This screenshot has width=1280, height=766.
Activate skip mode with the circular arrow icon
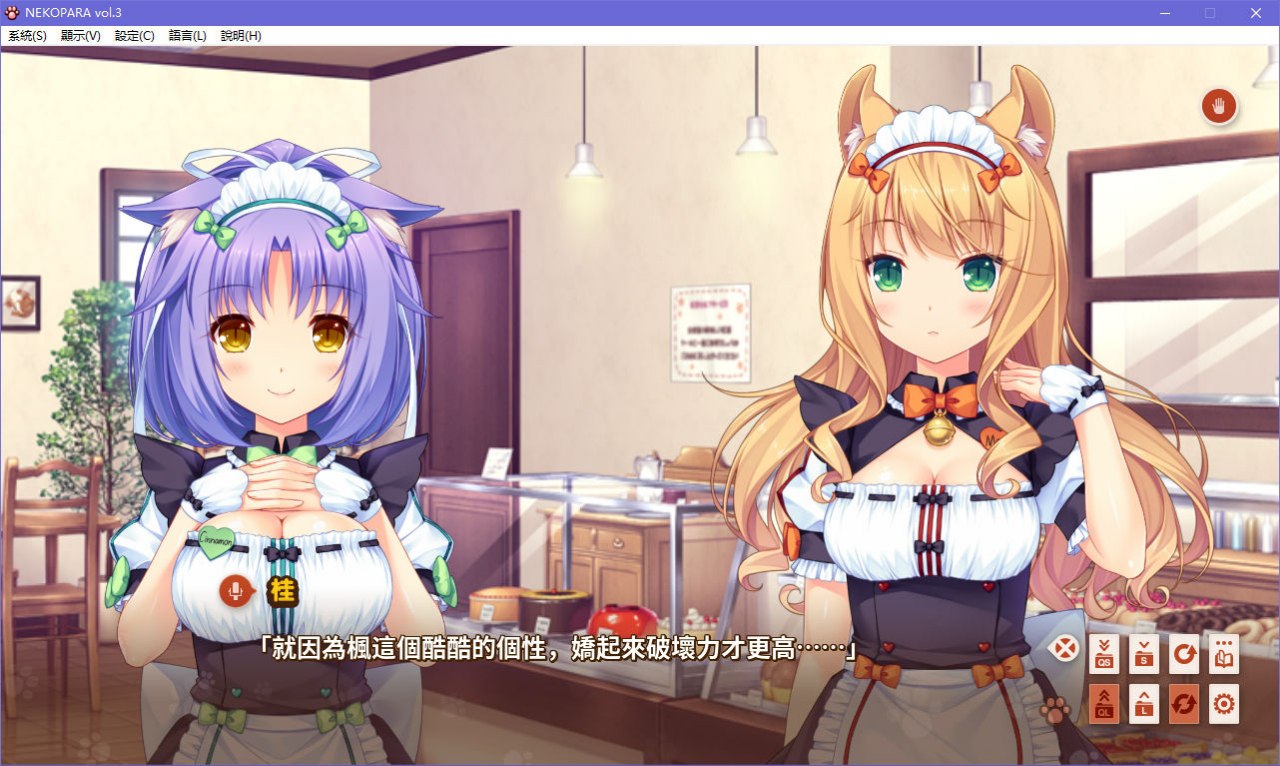[1184, 655]
